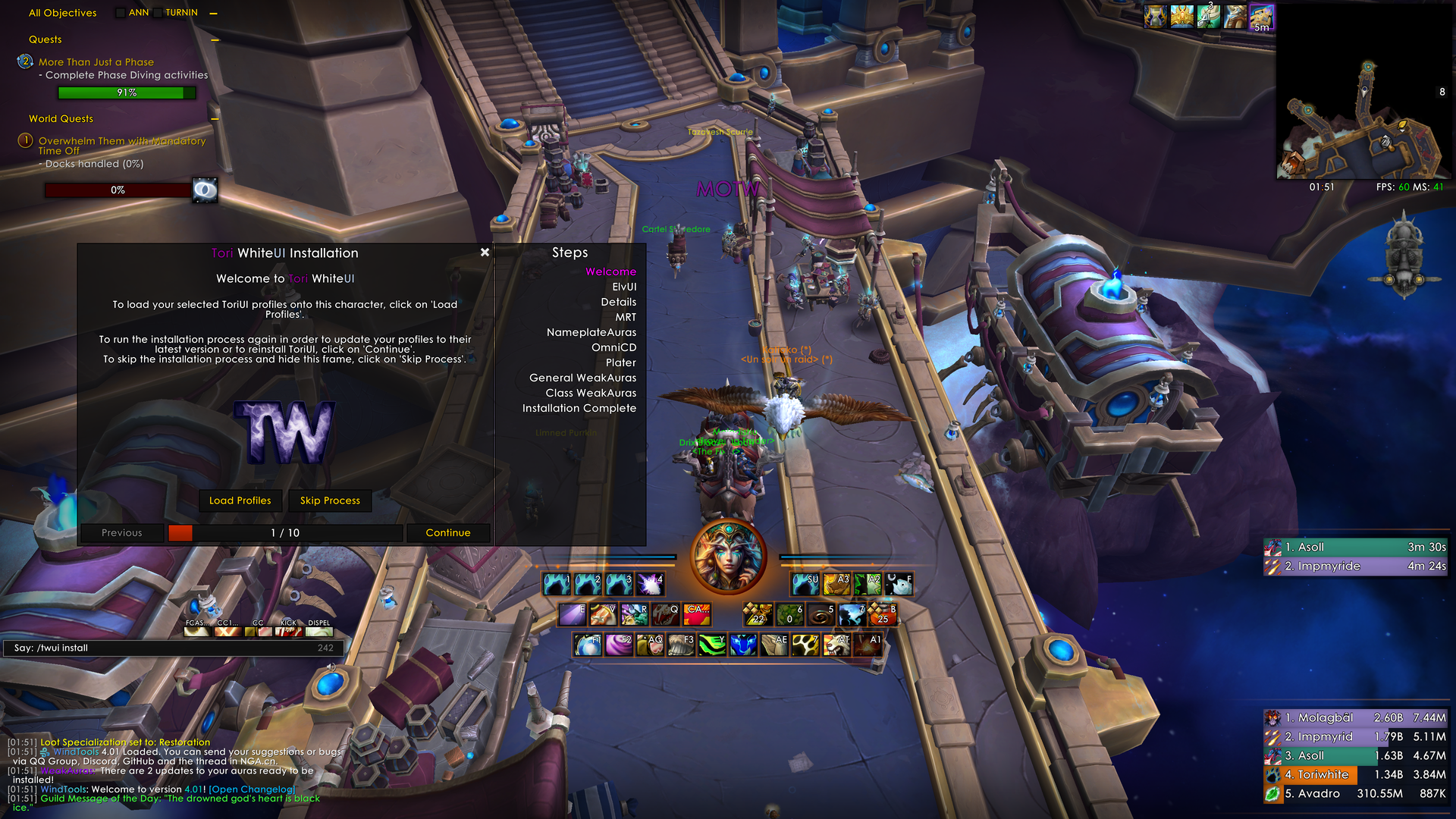The width and height of the screenshot is (1456, 819).
Task: Go to the Plater step
Action: [x=620, y=363]
